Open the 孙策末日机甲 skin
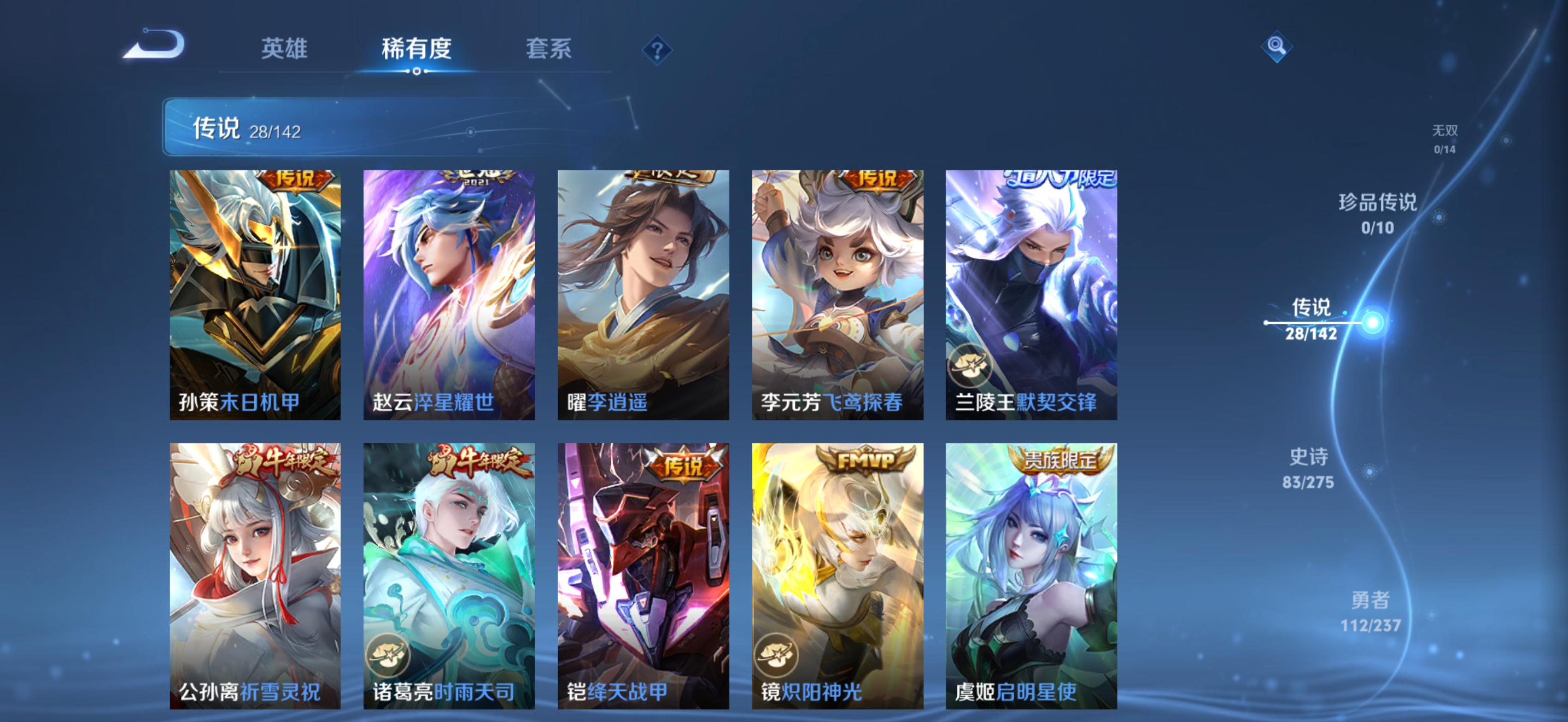 pos(255,295)
